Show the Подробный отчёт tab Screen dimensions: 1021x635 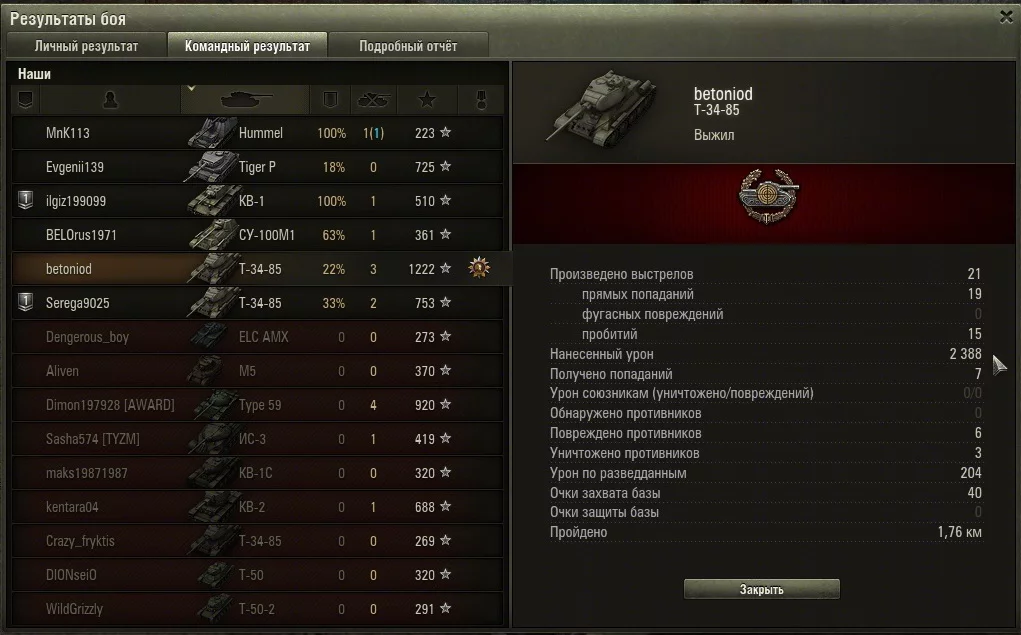coord(408,46)
